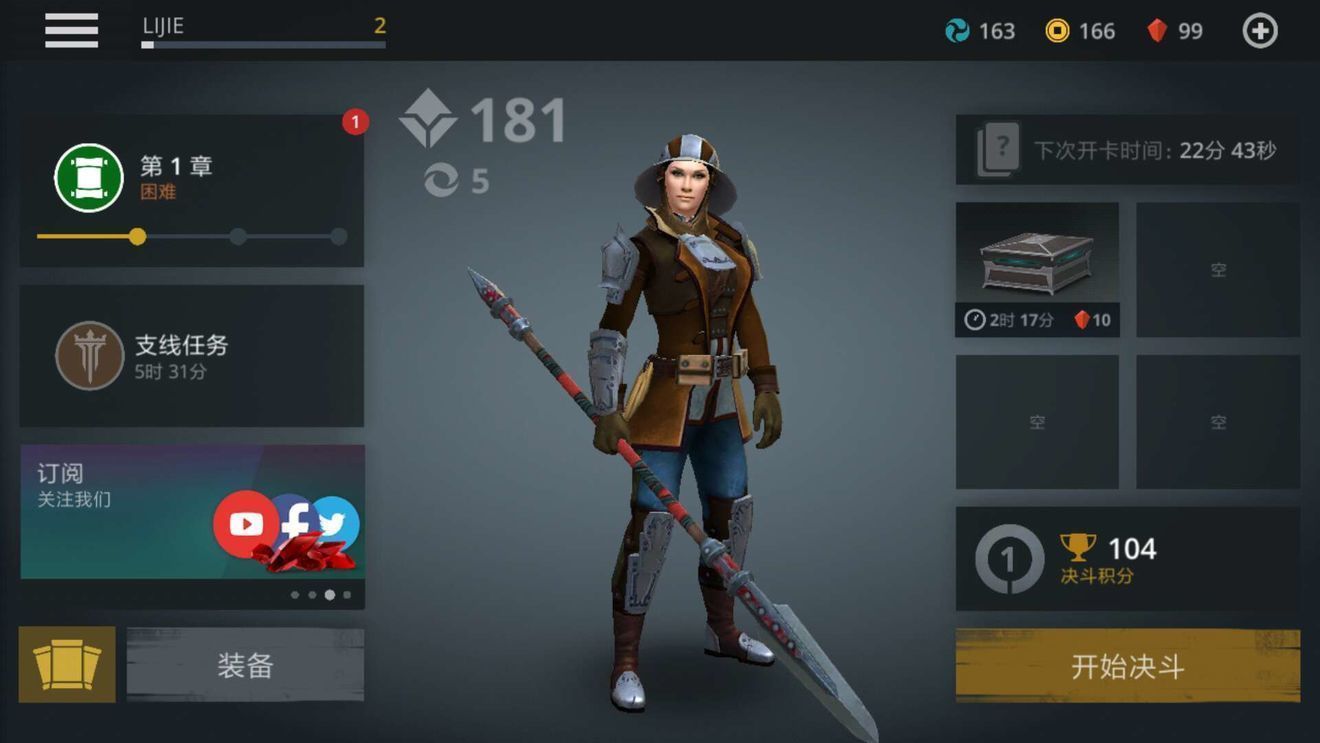Open the 装备 equipment screen
Viewport: 1320px width, 743px height.
click(245, 665)
